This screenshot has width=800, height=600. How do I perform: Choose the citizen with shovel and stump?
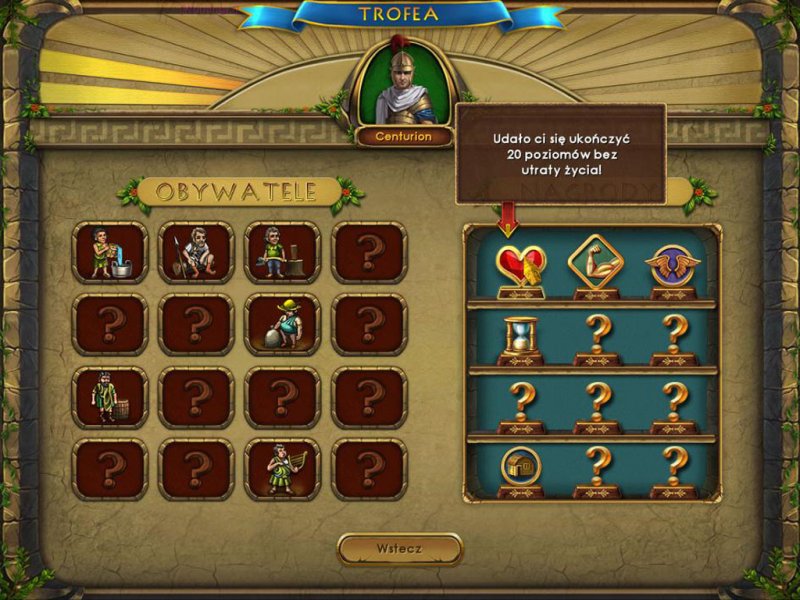click(x=283, y=253)
